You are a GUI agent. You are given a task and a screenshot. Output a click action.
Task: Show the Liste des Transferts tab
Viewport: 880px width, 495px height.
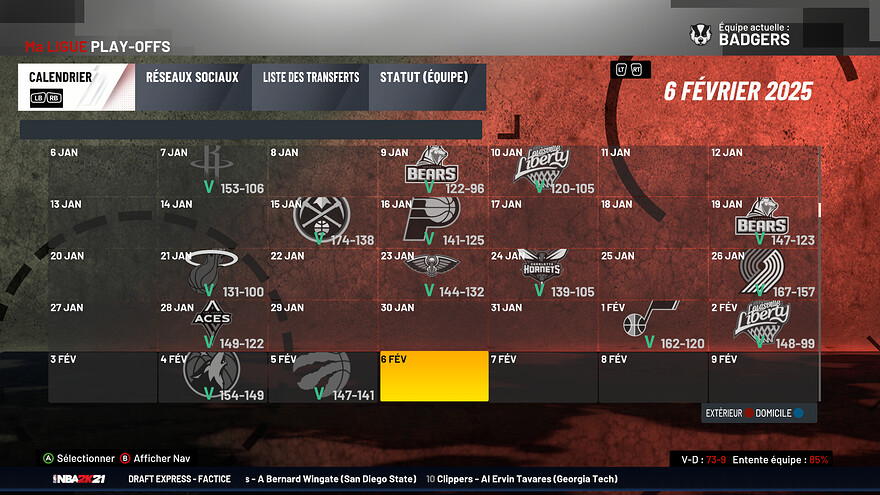click(x=311, y=87)
